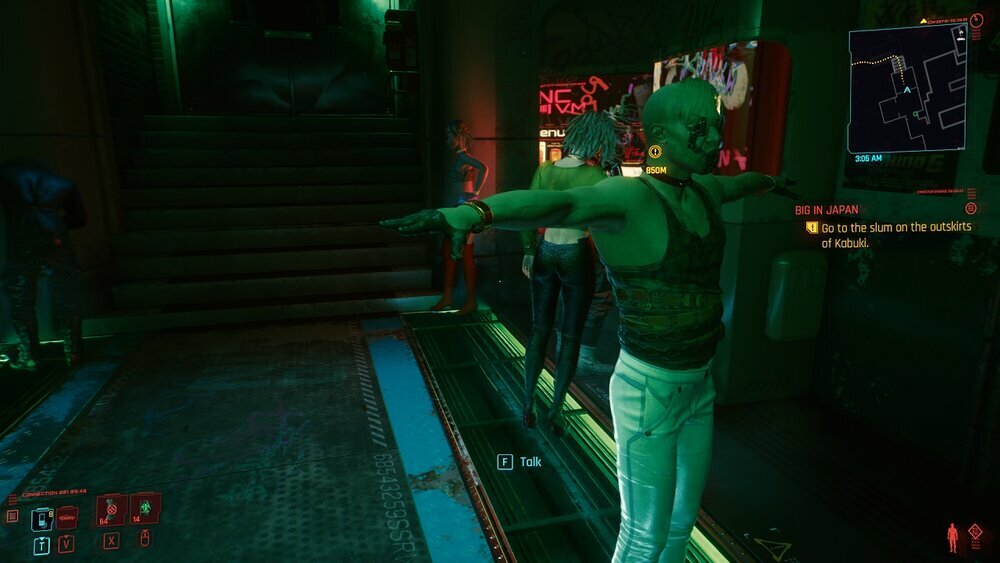Click the red diamond icon beside body figure

coord(975,532)
